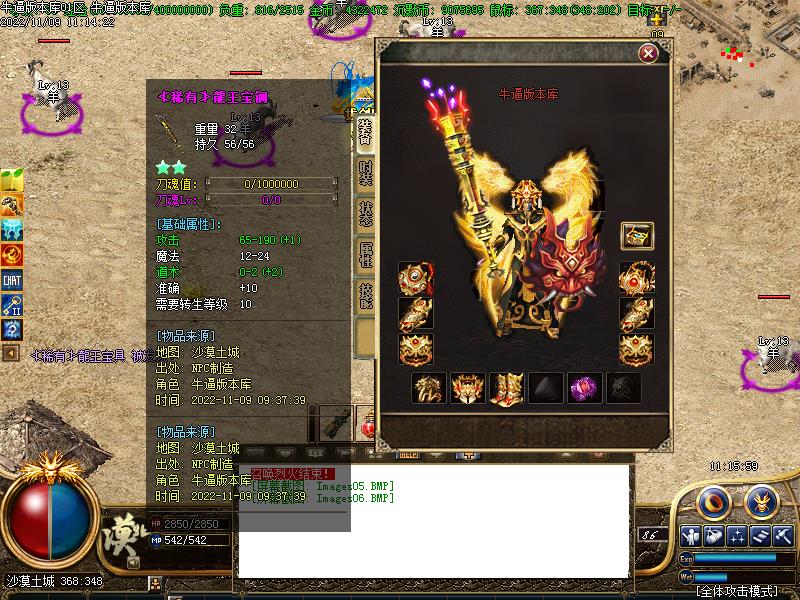Click the key II side icon

pyautogui.click(x=12, y=305)
